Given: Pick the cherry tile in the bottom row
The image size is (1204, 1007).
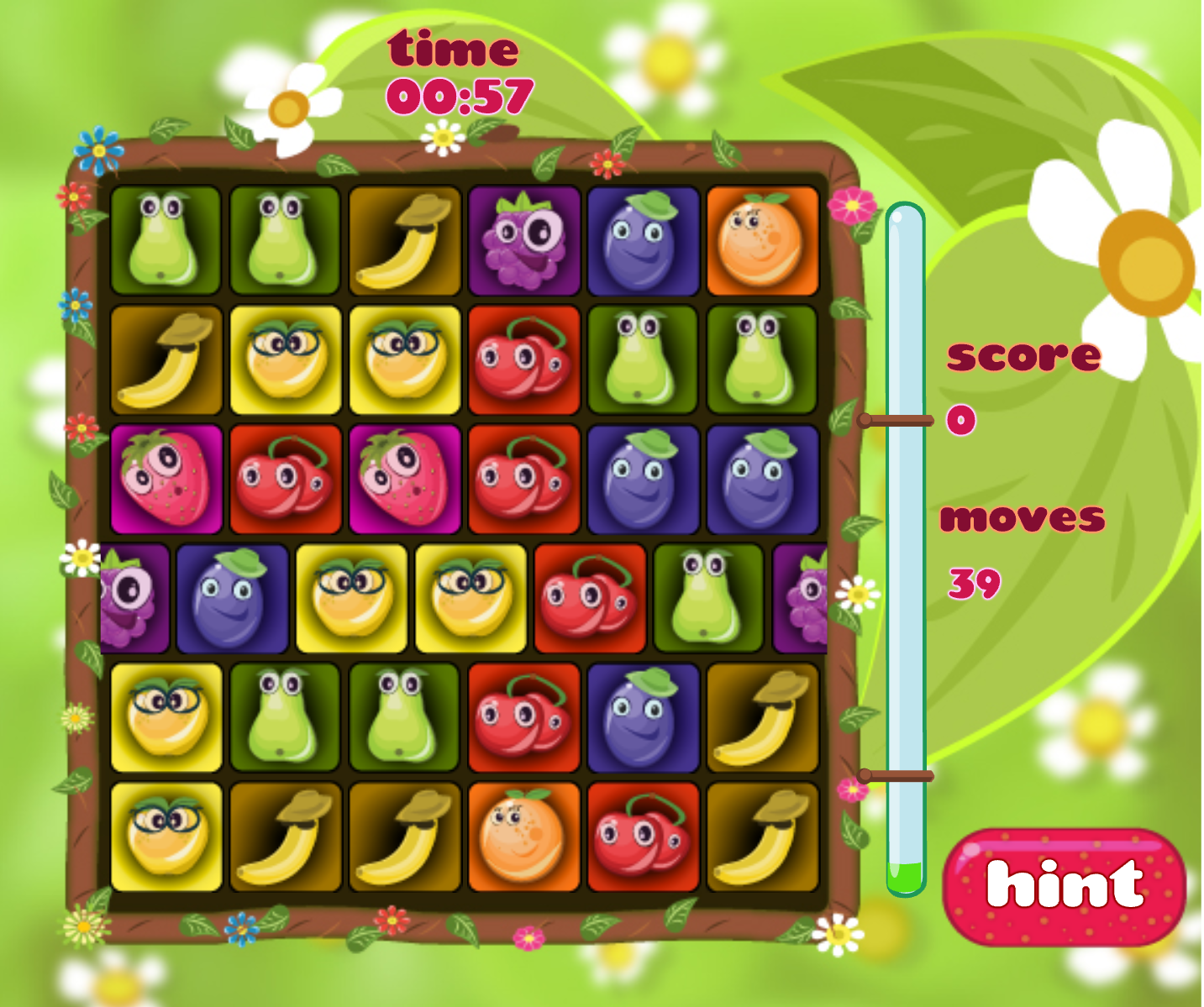Looking at the screenshot, I should (x=643, y=837).
